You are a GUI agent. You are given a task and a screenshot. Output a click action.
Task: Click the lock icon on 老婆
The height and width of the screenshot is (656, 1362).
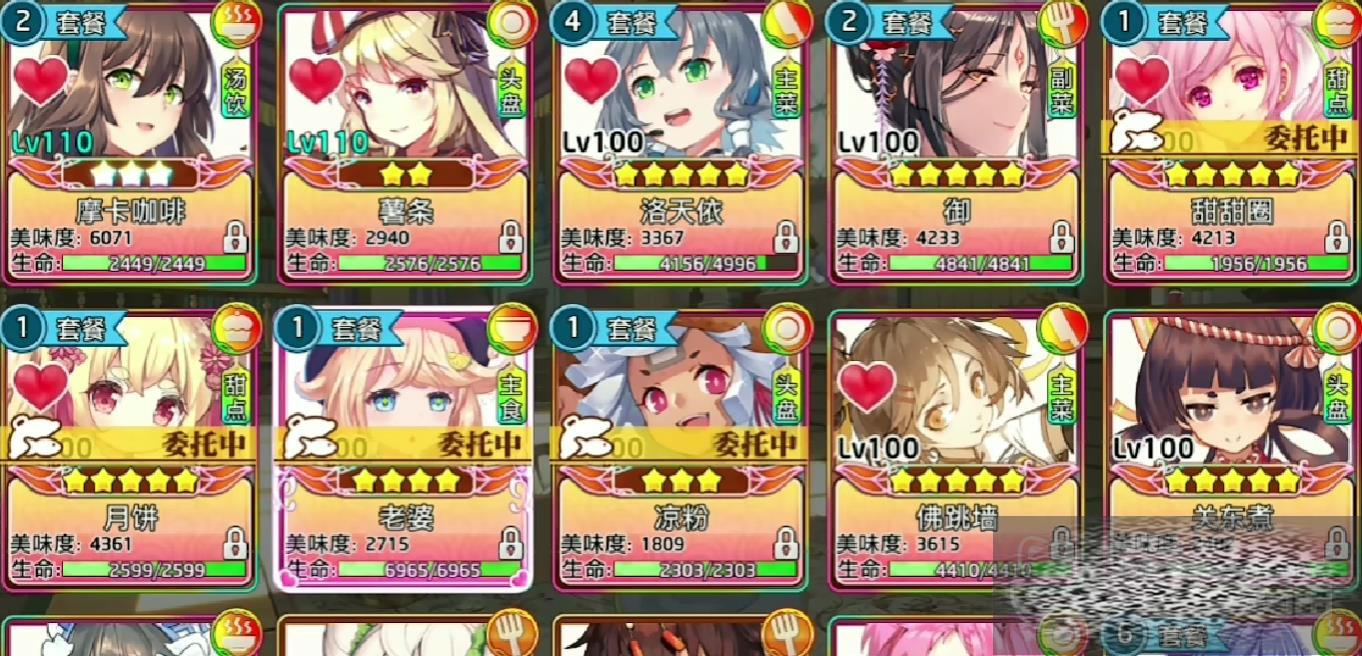[x=511, y=544]
